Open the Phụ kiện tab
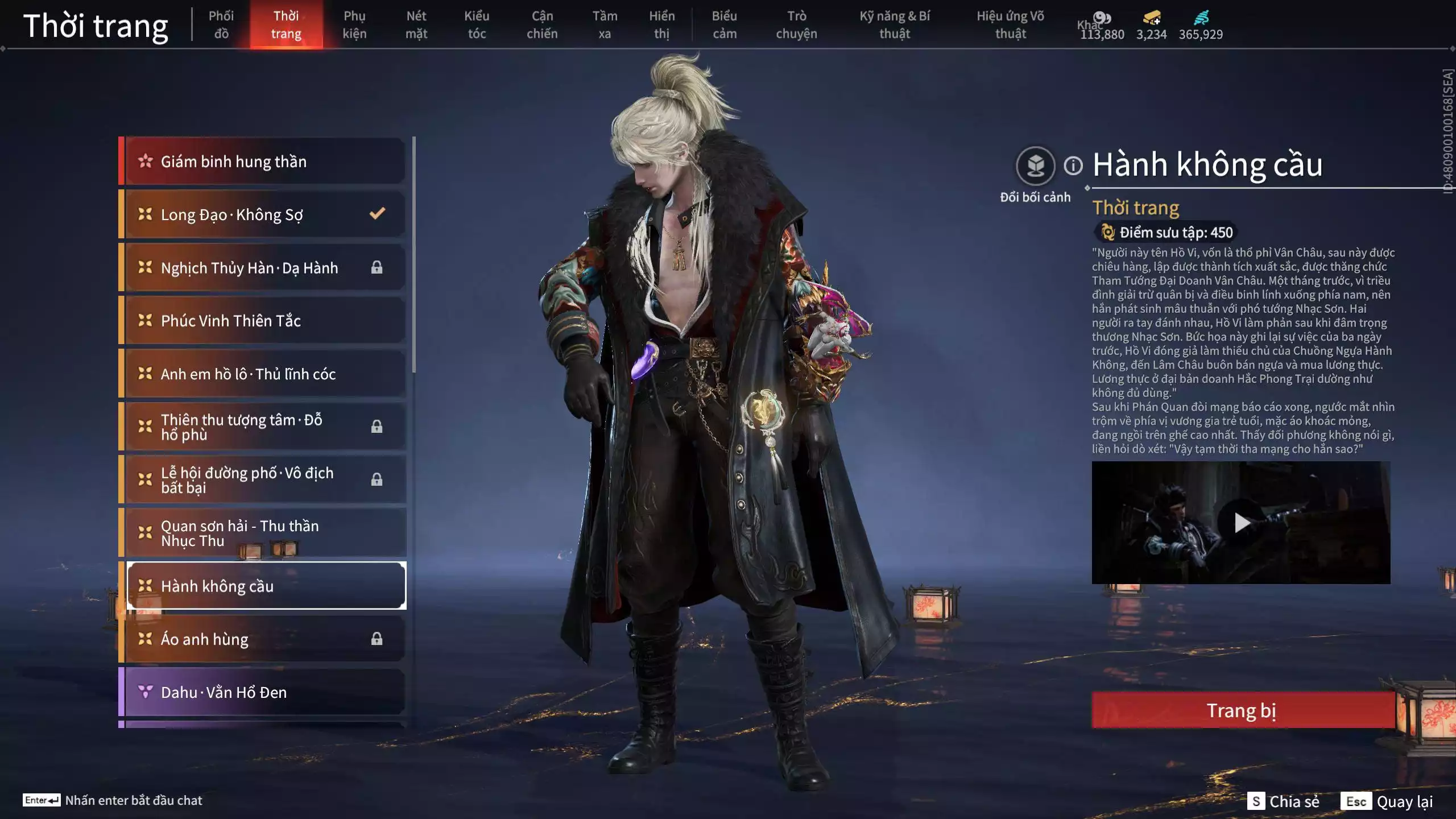Screen dimensions: 1456x819 pos(354,24)
